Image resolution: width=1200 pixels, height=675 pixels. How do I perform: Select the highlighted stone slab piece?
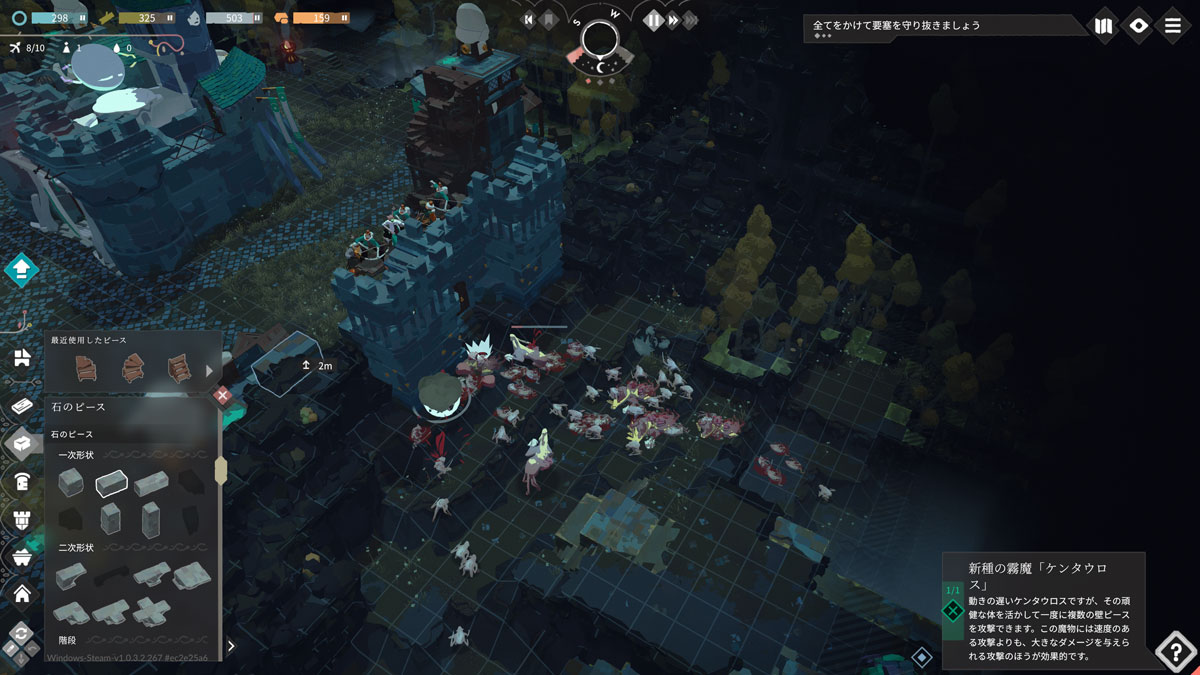[x=111, y=483]
